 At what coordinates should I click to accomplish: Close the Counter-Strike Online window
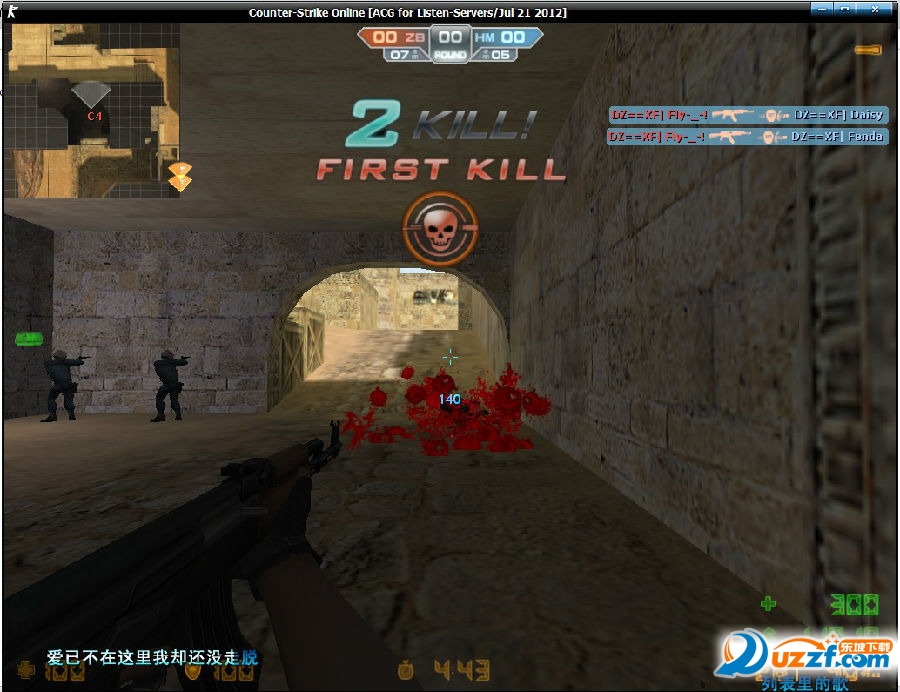point(878,9)
